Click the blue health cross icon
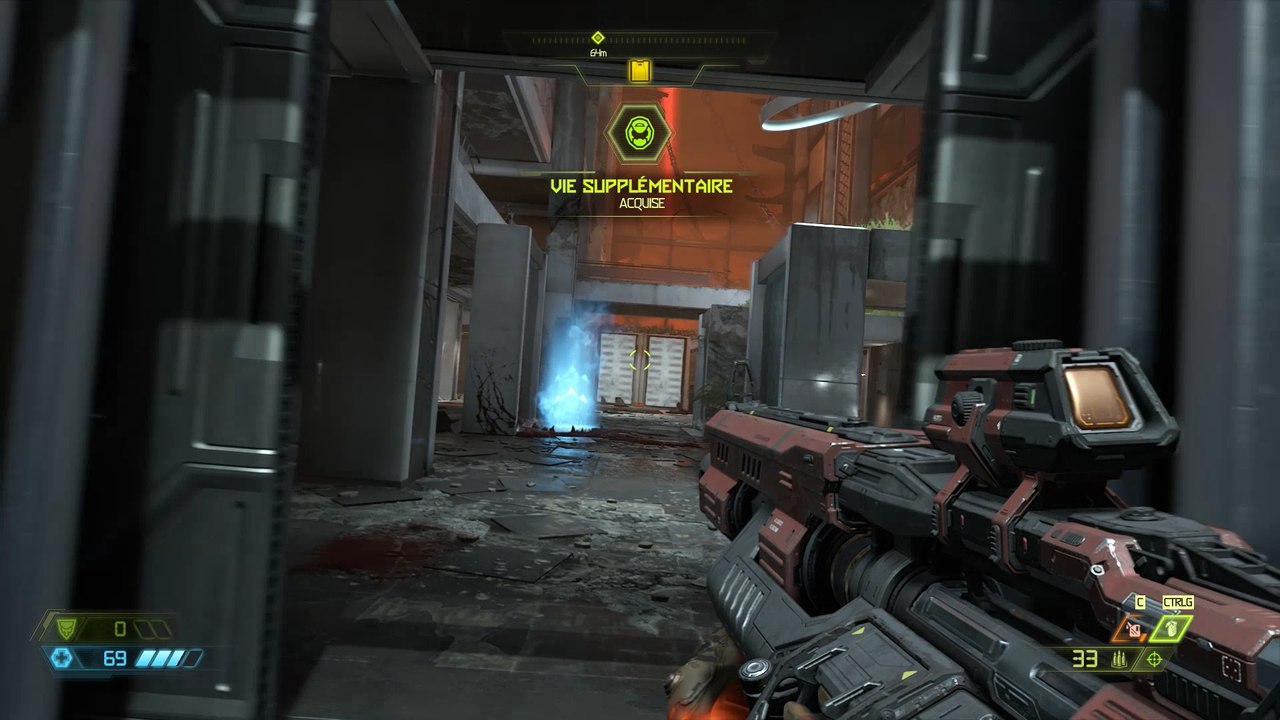Viewport: 1280px width, 720px height. point(62,658)
